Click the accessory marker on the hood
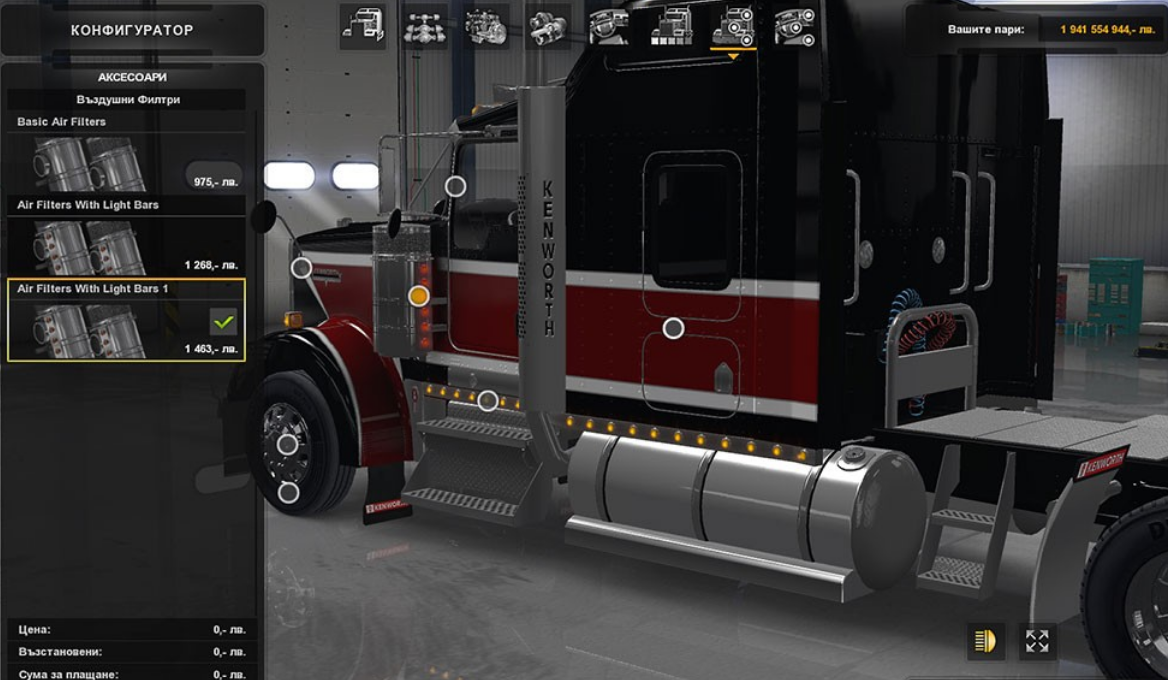This screenshot has height=680, width=1168. click(x=301, y=267)
